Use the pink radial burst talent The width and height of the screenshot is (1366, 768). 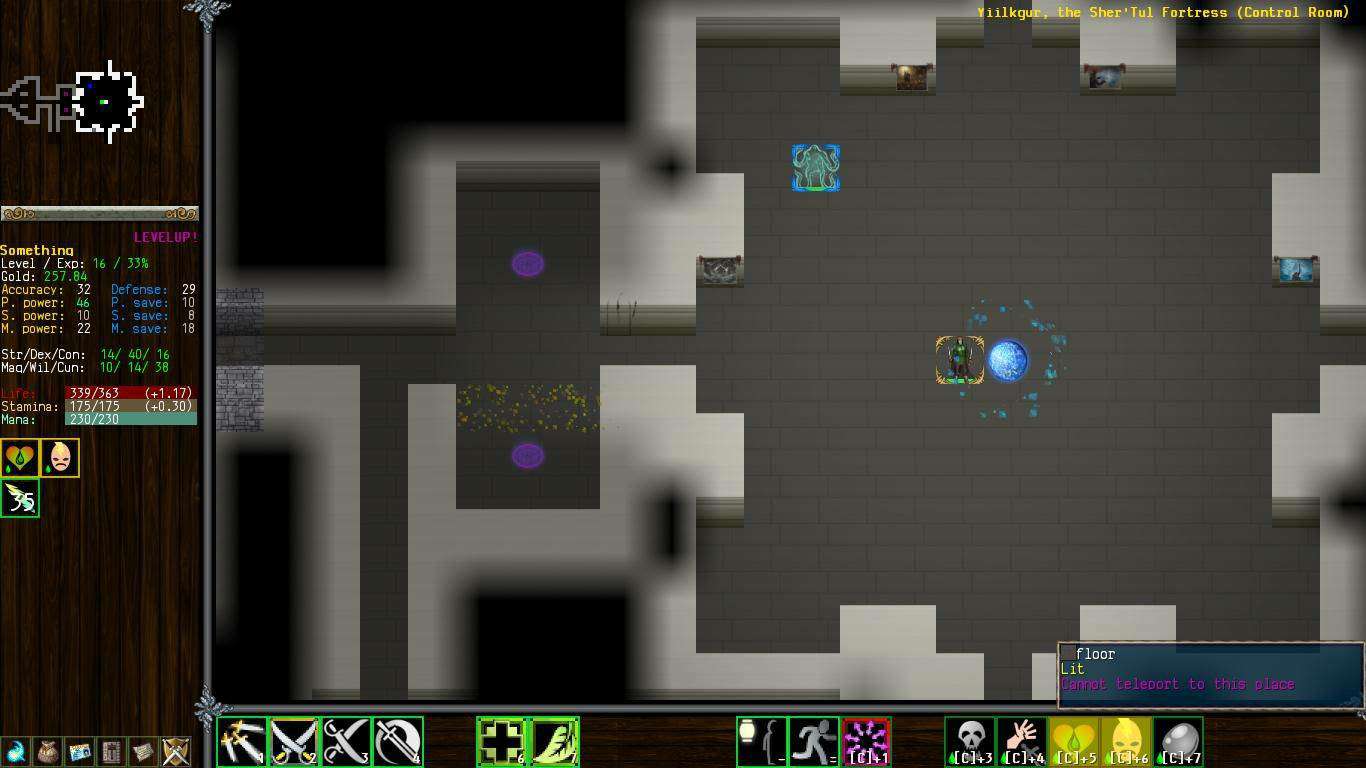click(866, 742)
